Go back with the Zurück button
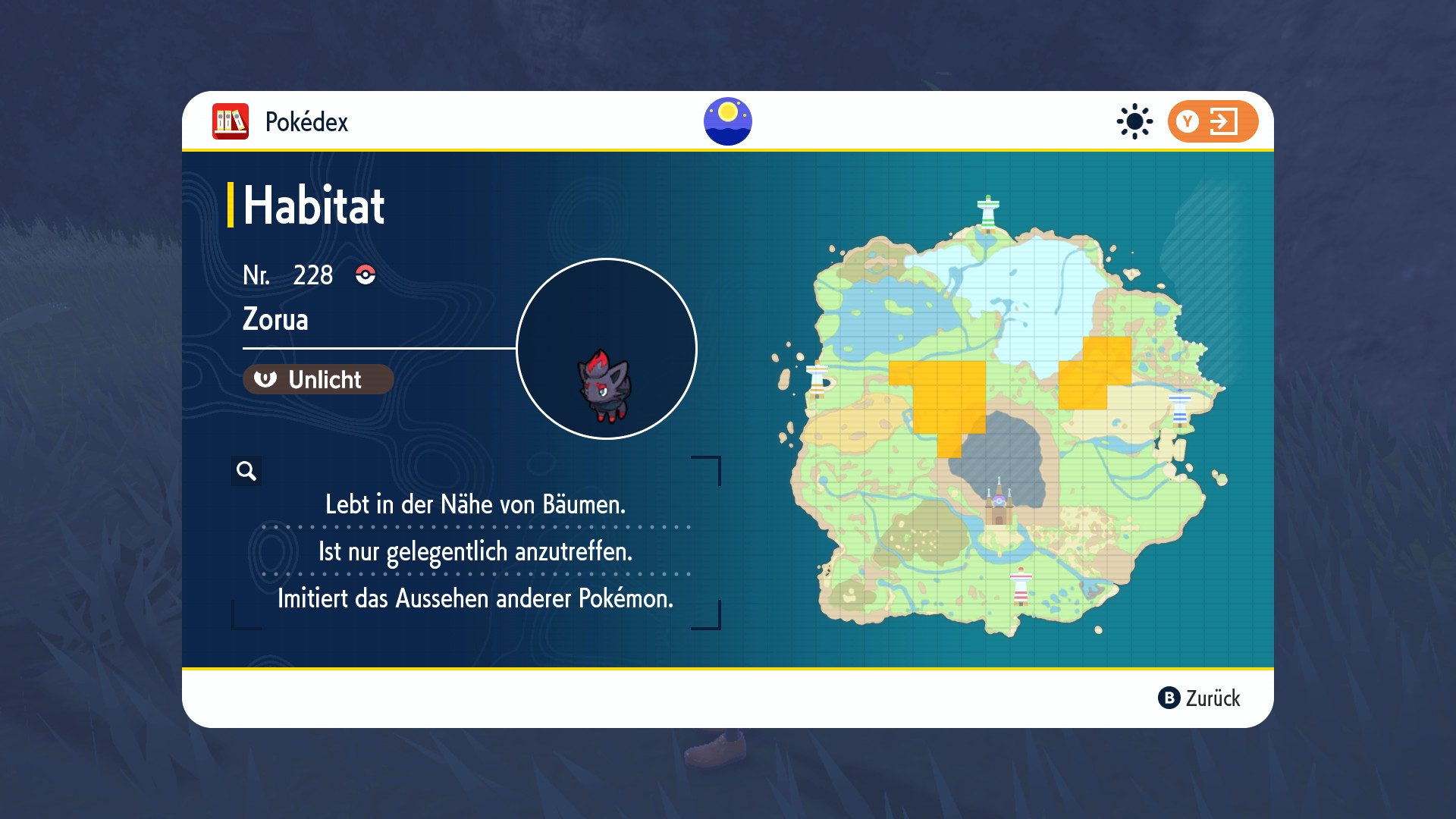 pos(1199,698)
